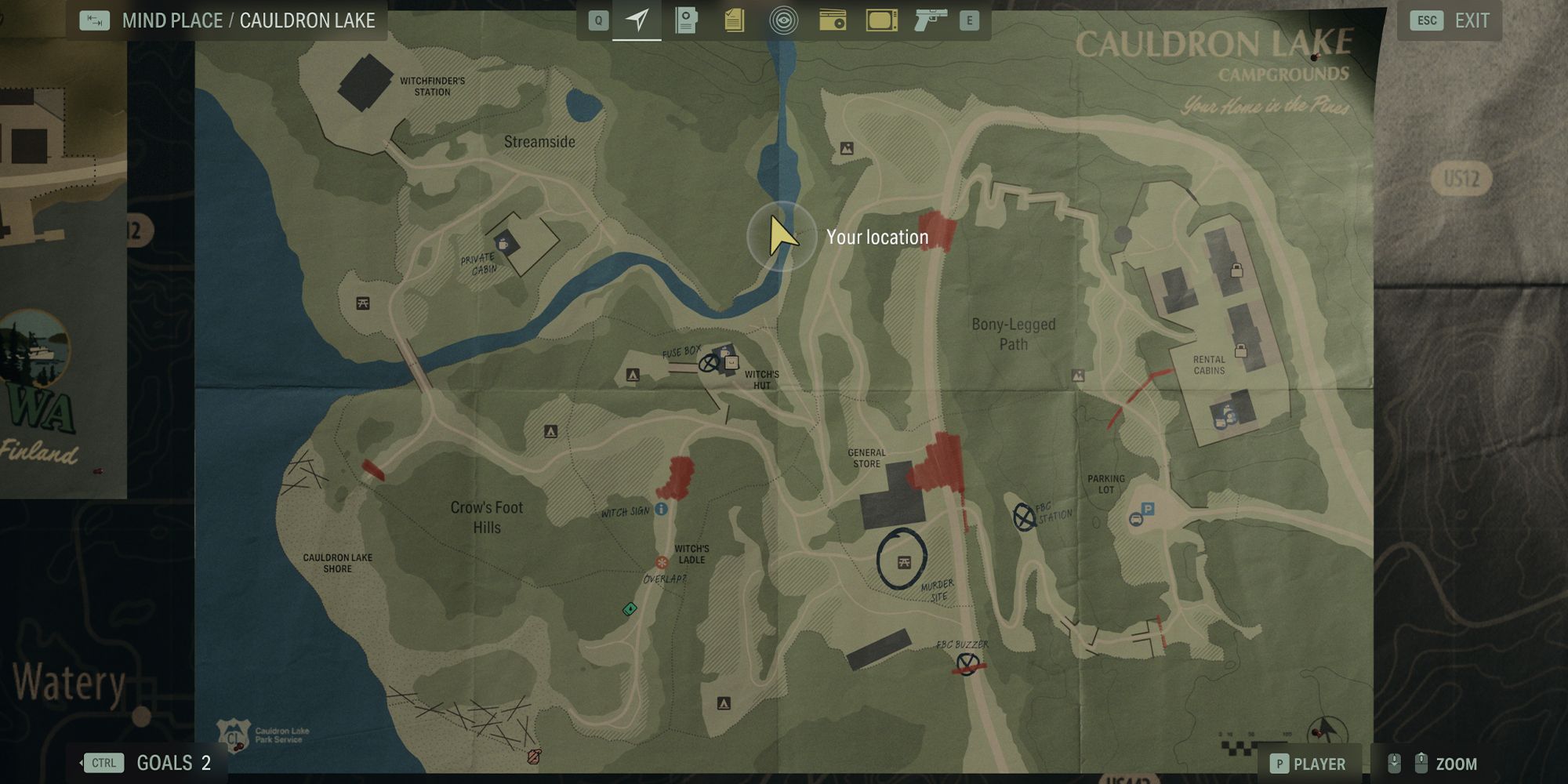Select the Parking Lot car marker

click(1136, 519)
